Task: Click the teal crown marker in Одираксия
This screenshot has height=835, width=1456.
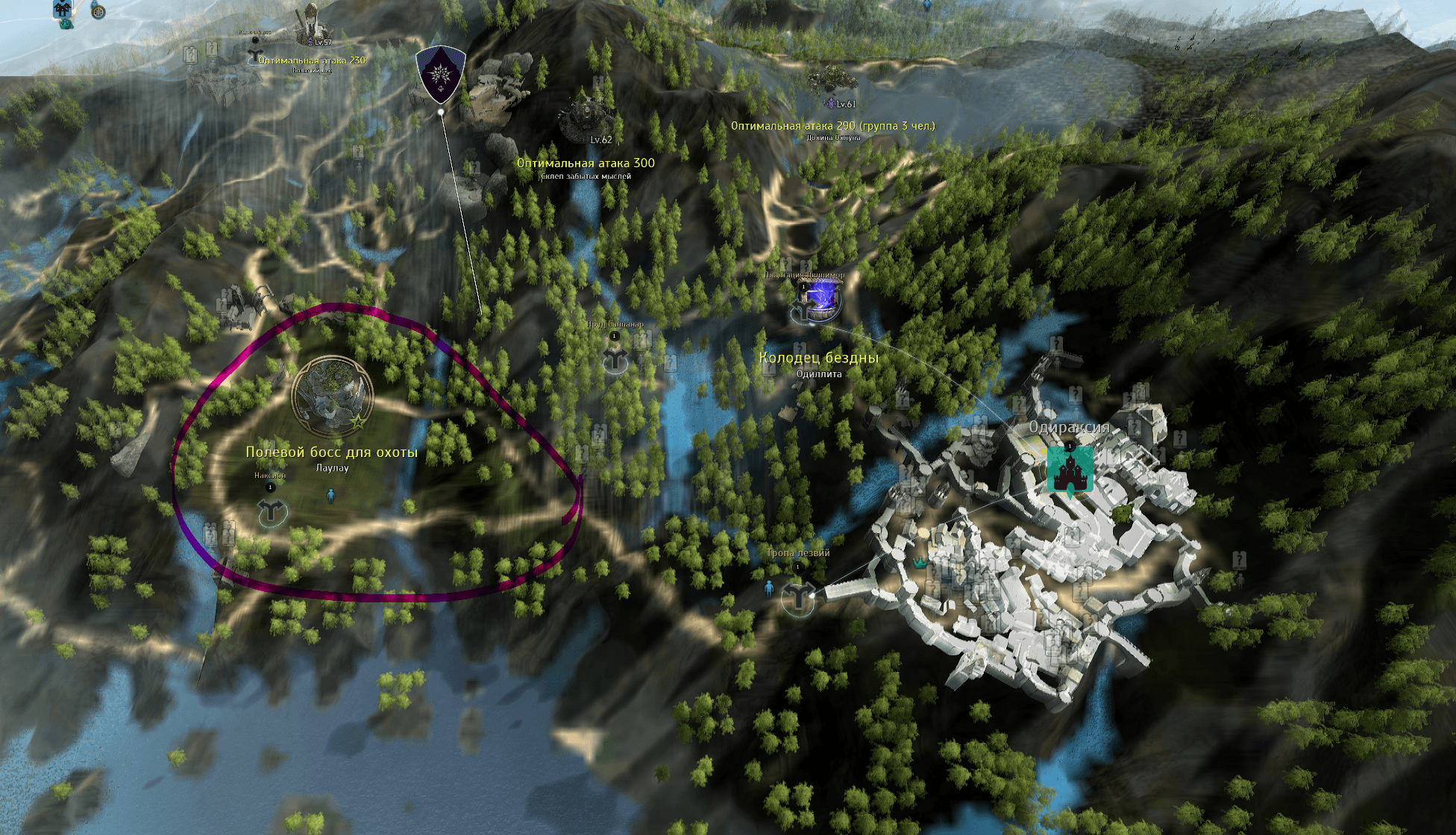Action: point(920,564)
